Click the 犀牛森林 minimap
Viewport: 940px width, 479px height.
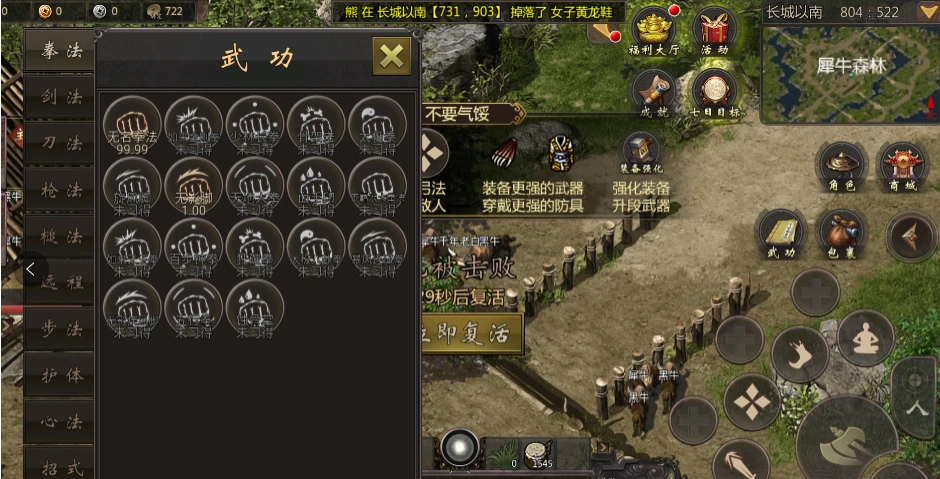tap(850, 68)
